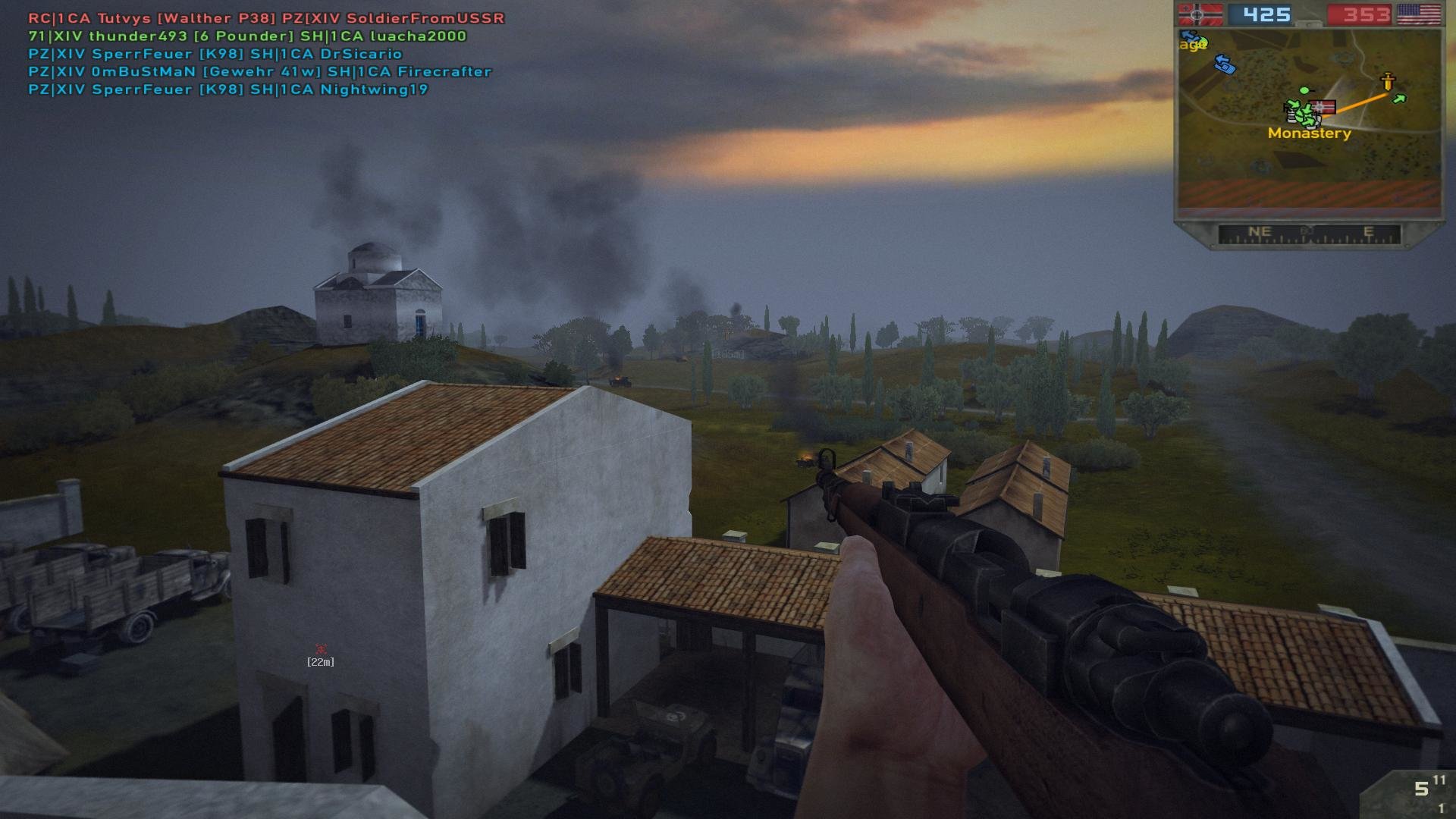
Task: Select the Tutvys Walther P38 kill feed entry
Action: point(266,18)
